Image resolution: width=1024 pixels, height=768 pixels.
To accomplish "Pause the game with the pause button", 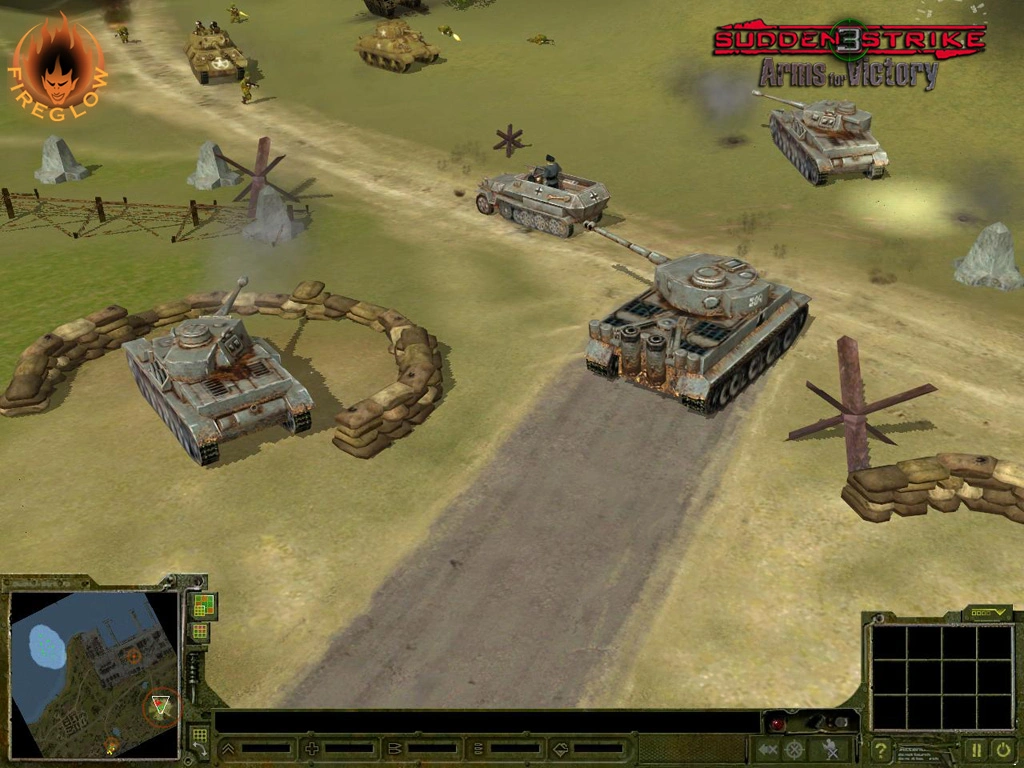I will pyautogui.click(x=975, y=749).
